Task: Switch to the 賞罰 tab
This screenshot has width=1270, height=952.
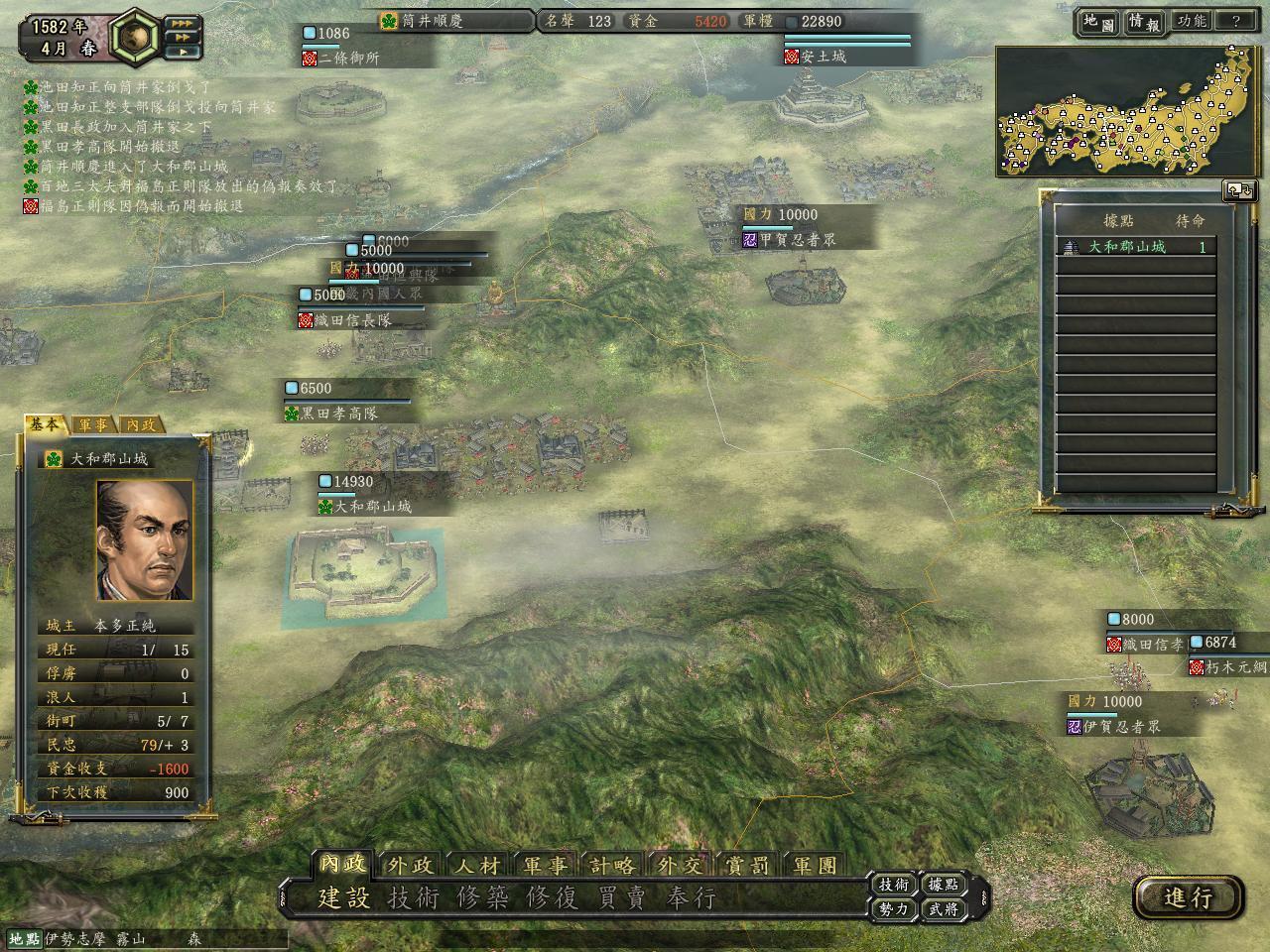Action: pyautogui.click(x=747, y=865)
